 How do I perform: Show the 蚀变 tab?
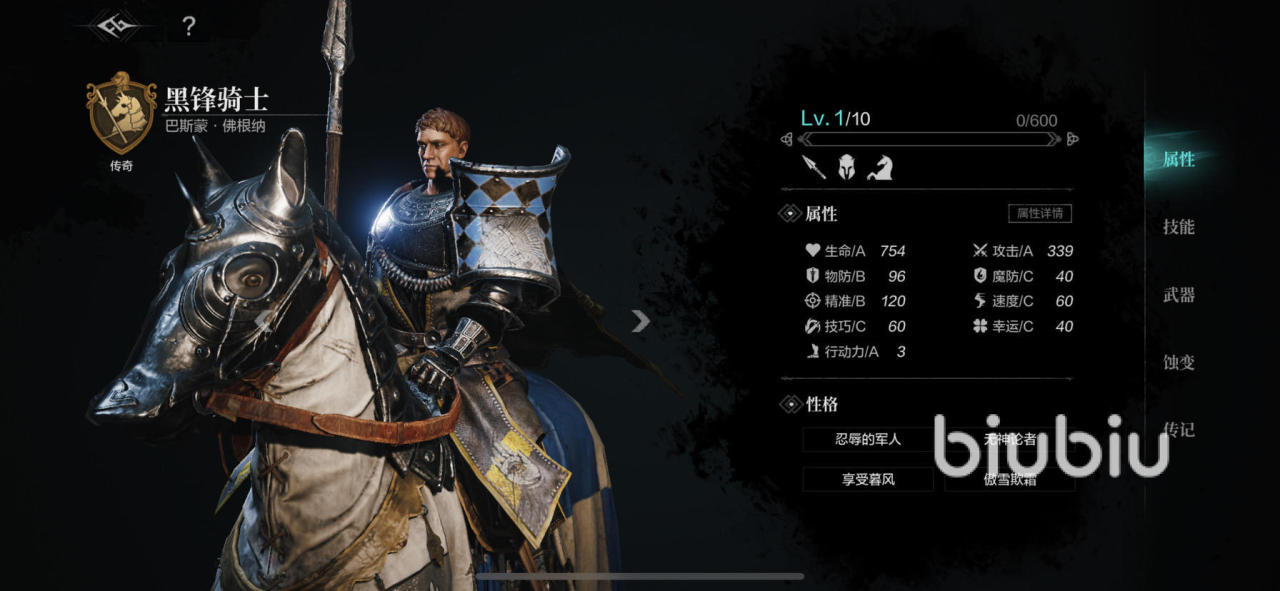click(1179, 362)
